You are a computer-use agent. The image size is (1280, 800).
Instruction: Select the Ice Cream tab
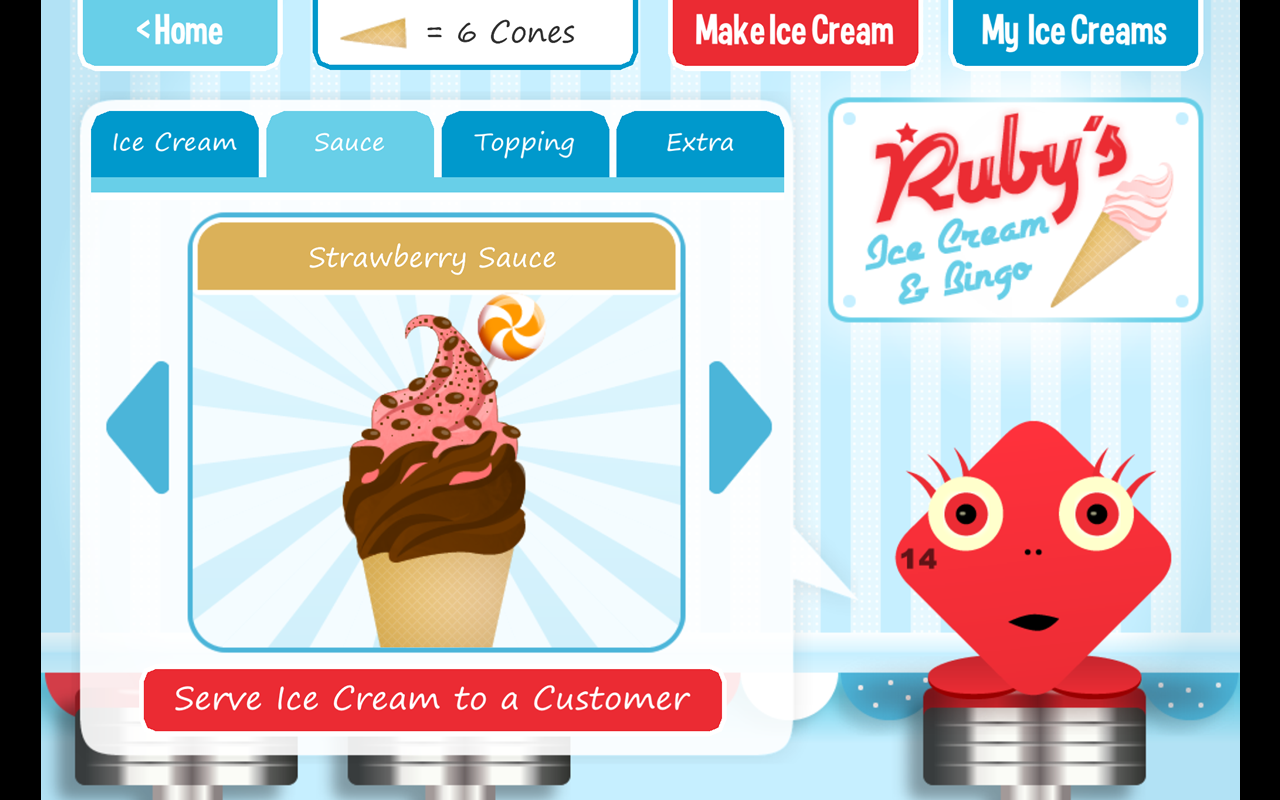tap(174, 143)
